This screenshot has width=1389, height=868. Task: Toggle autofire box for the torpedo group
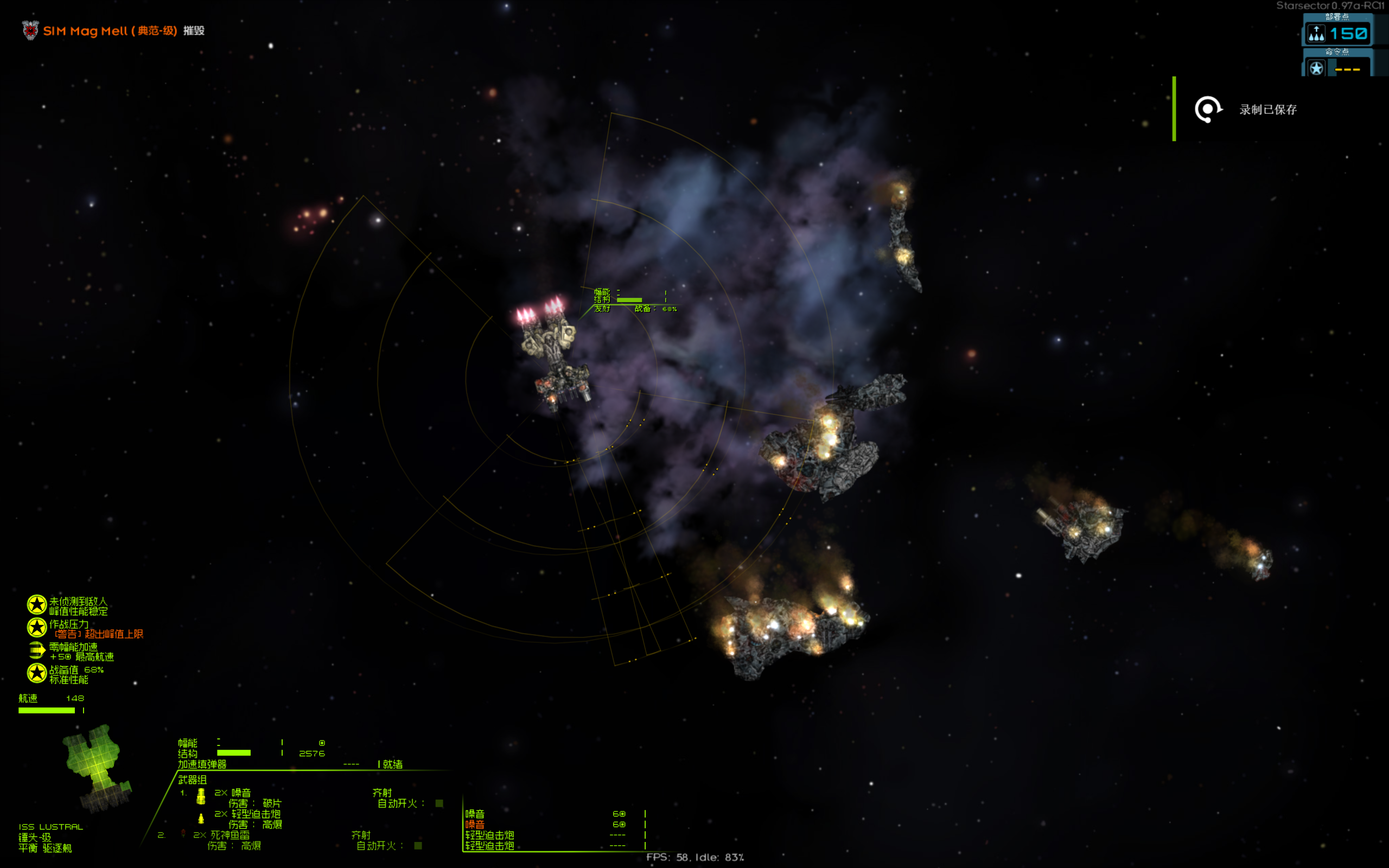click(x=418, y=846)
